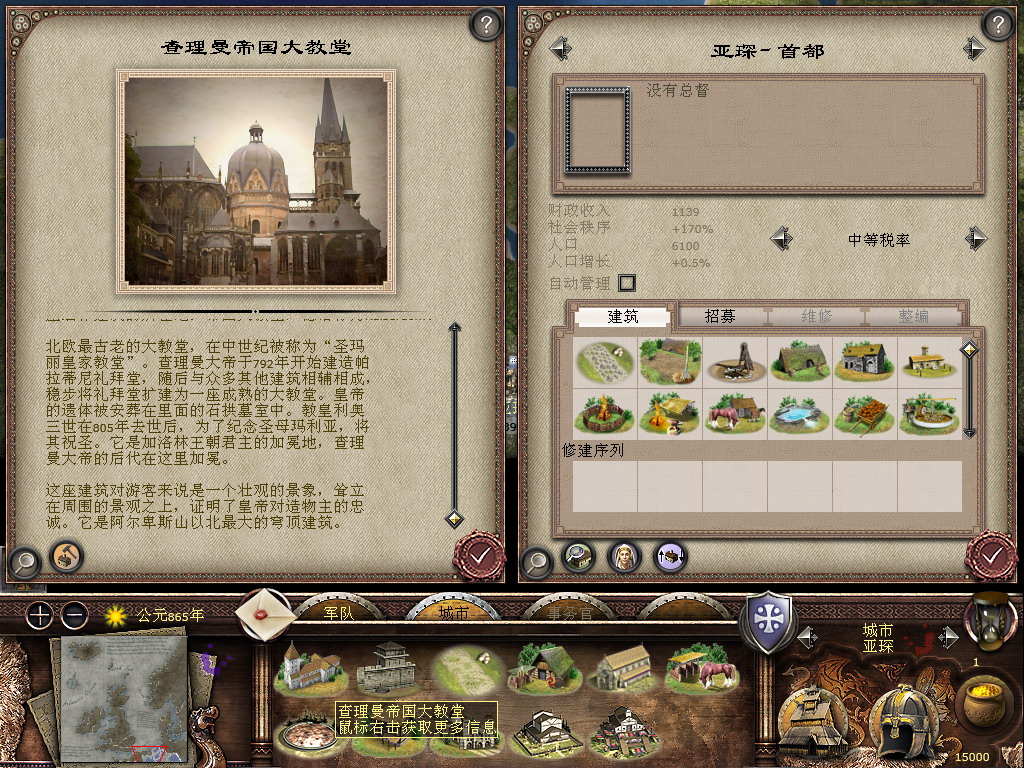The image size is (1024, 768).
Task: Close the cathedral info panel with its checkmark
Action: click(479, 555)
